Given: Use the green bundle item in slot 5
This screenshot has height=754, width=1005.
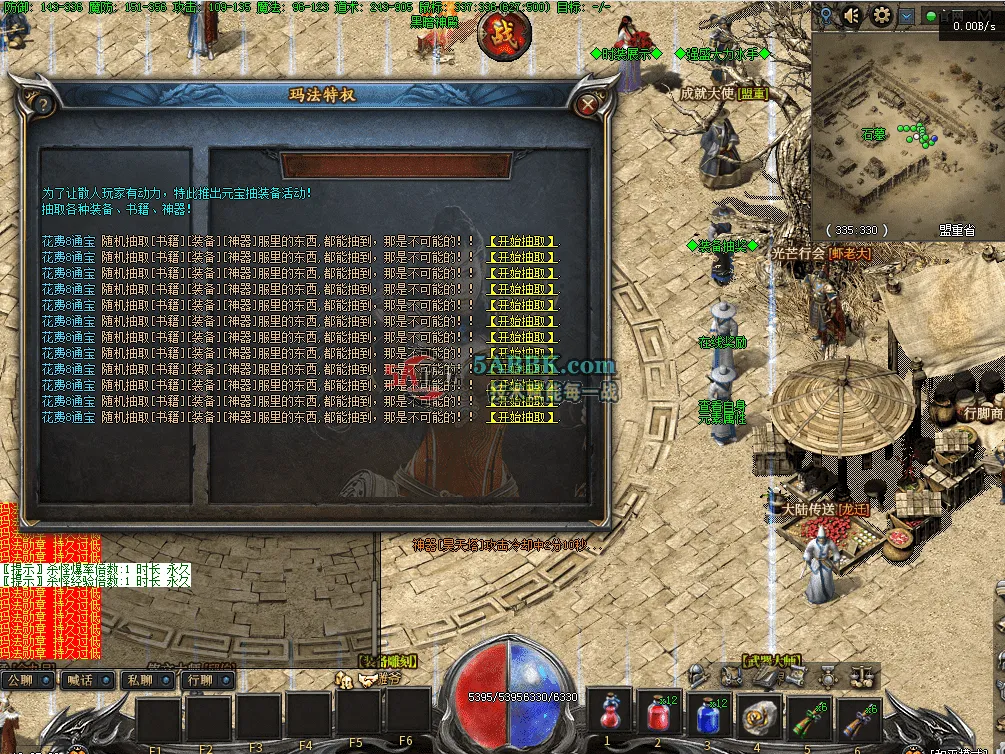Looking at the screenshot, I should [x=808, y=714].
